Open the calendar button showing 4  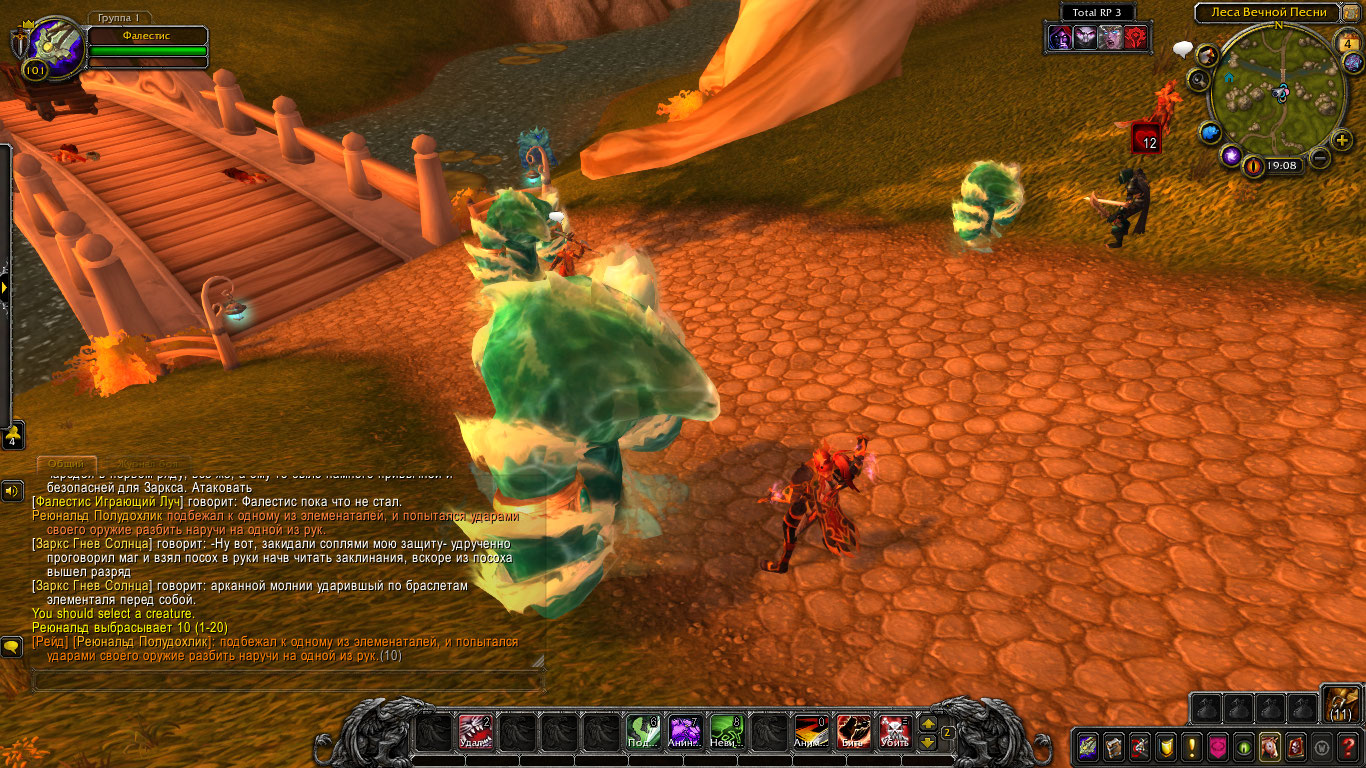coord(1347,43)
